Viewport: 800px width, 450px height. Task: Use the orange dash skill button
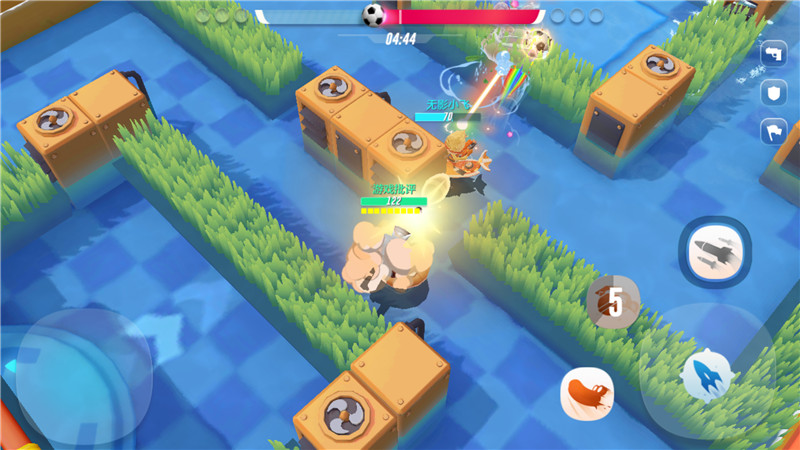587,392
